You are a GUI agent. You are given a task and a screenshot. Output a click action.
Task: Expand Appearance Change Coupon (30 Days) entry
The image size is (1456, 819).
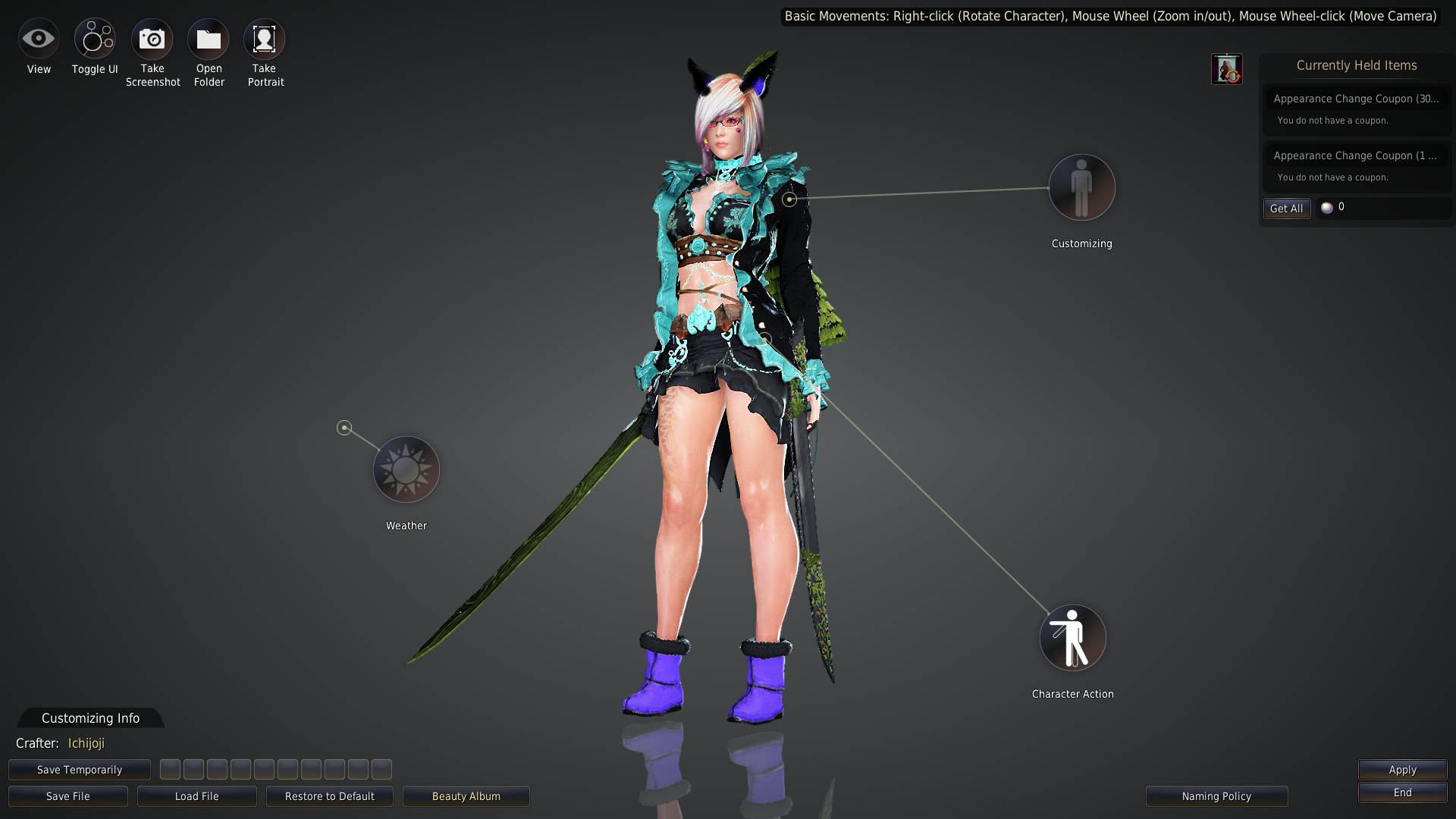pyautogui.click(x=1357, y=99)
